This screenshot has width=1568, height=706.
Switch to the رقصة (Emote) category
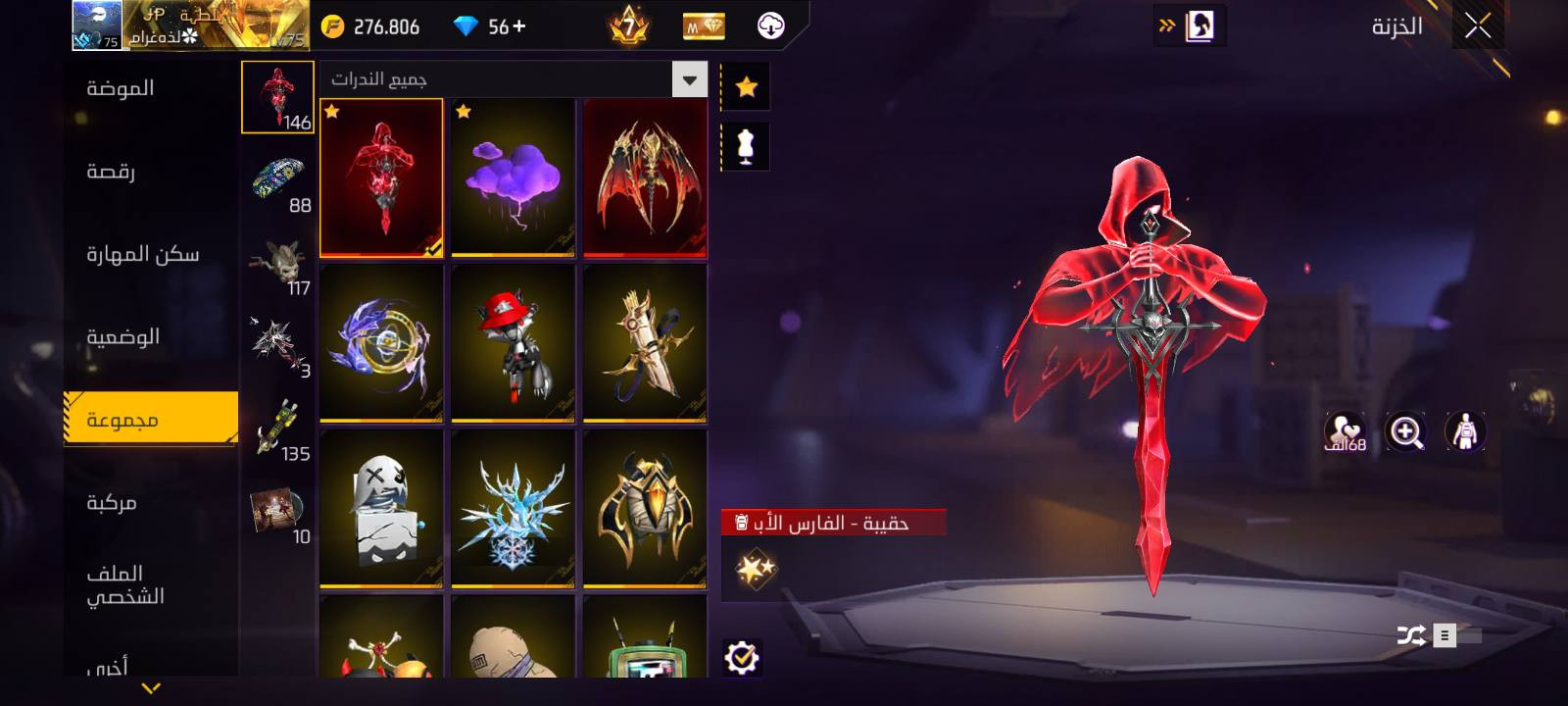point(111,172)
